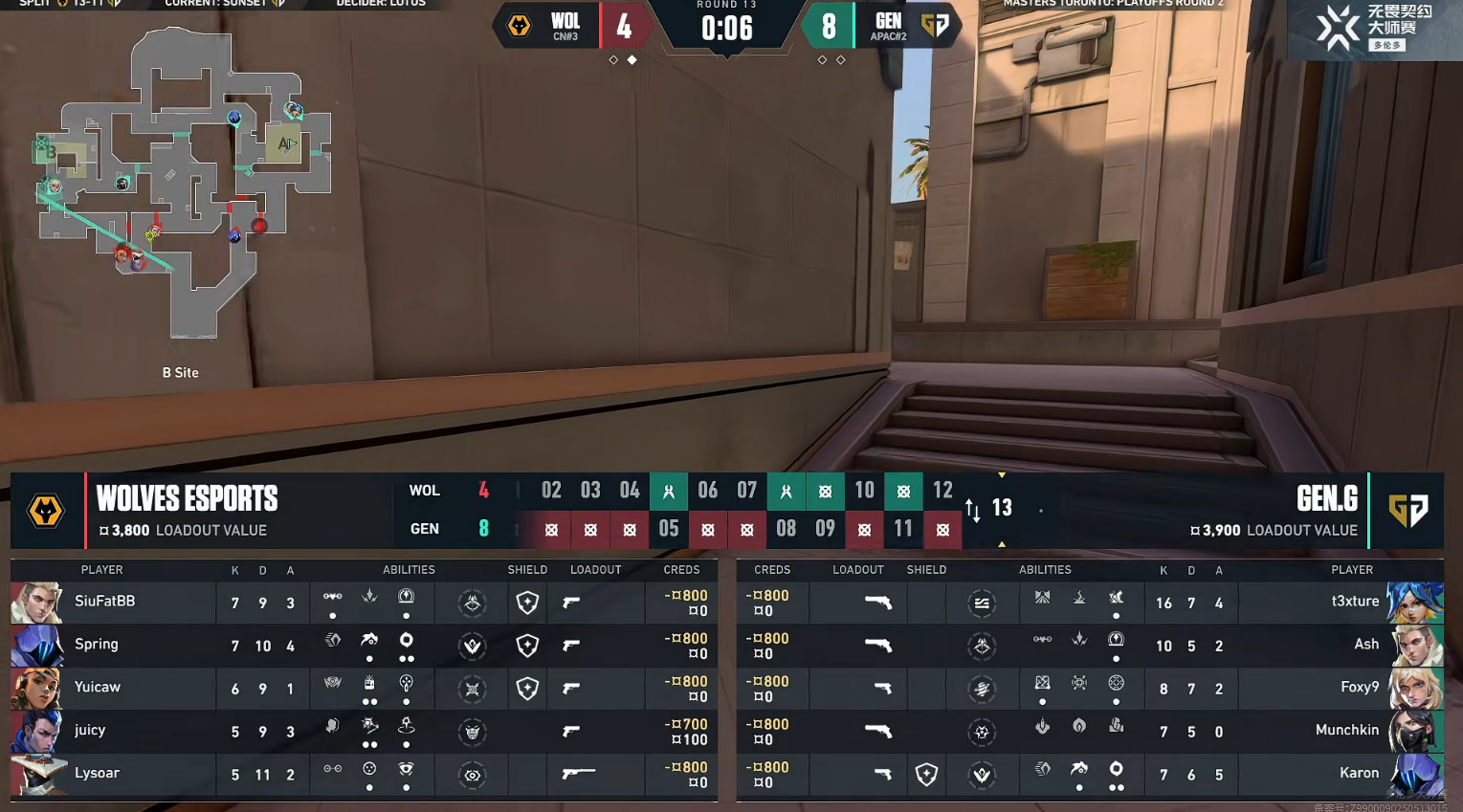Select t3xture's player row

(1355, 602)
